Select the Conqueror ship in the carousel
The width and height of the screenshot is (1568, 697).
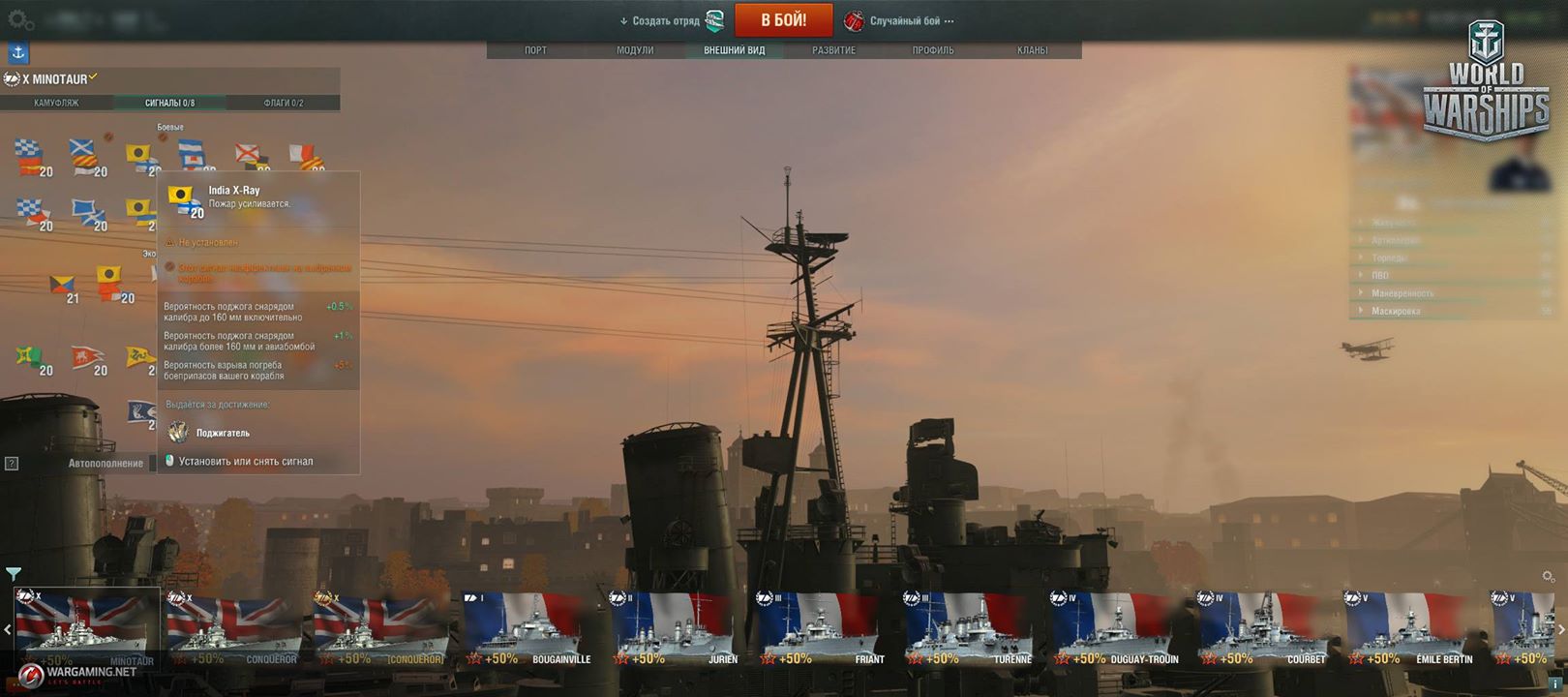click(233, 629)
